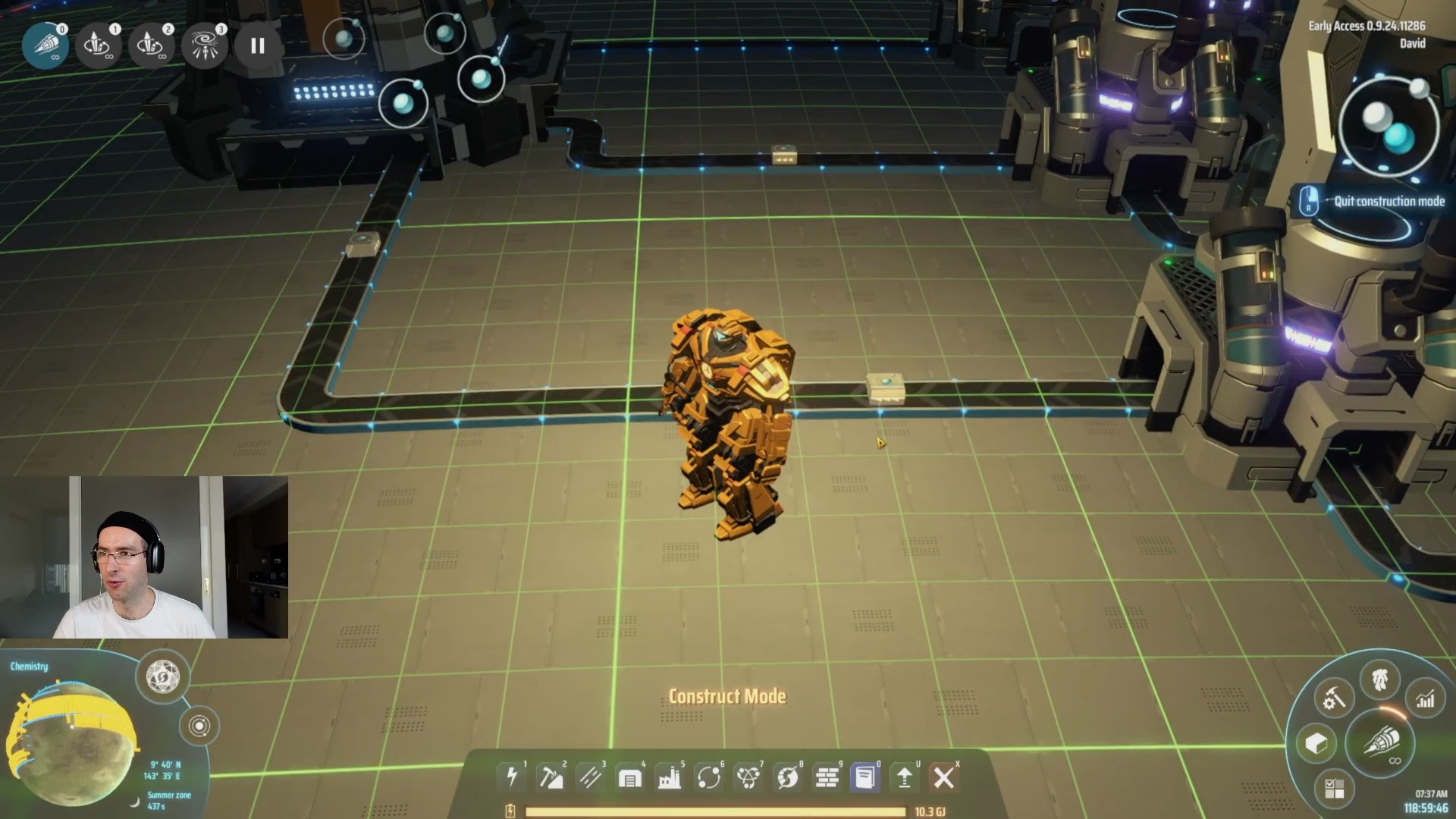Open the checkbox grid panel button

point(1334,788)
